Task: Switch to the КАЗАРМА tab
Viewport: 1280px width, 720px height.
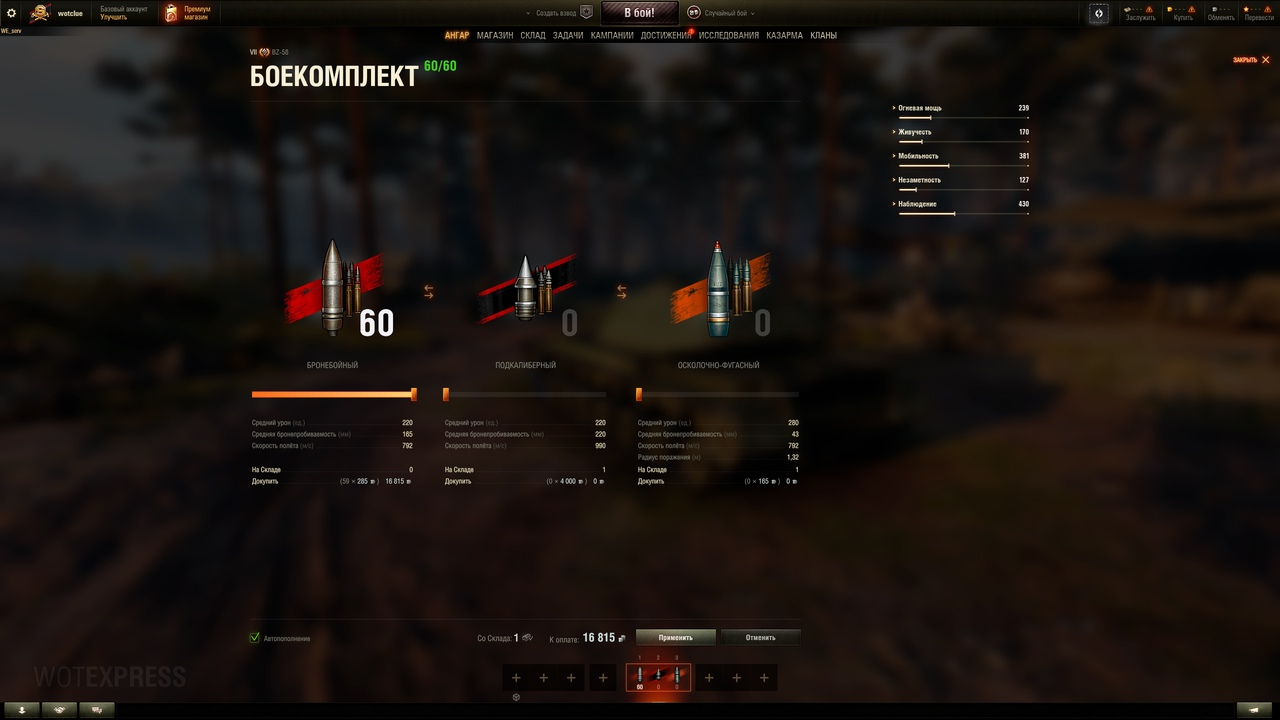Action: 784,35
